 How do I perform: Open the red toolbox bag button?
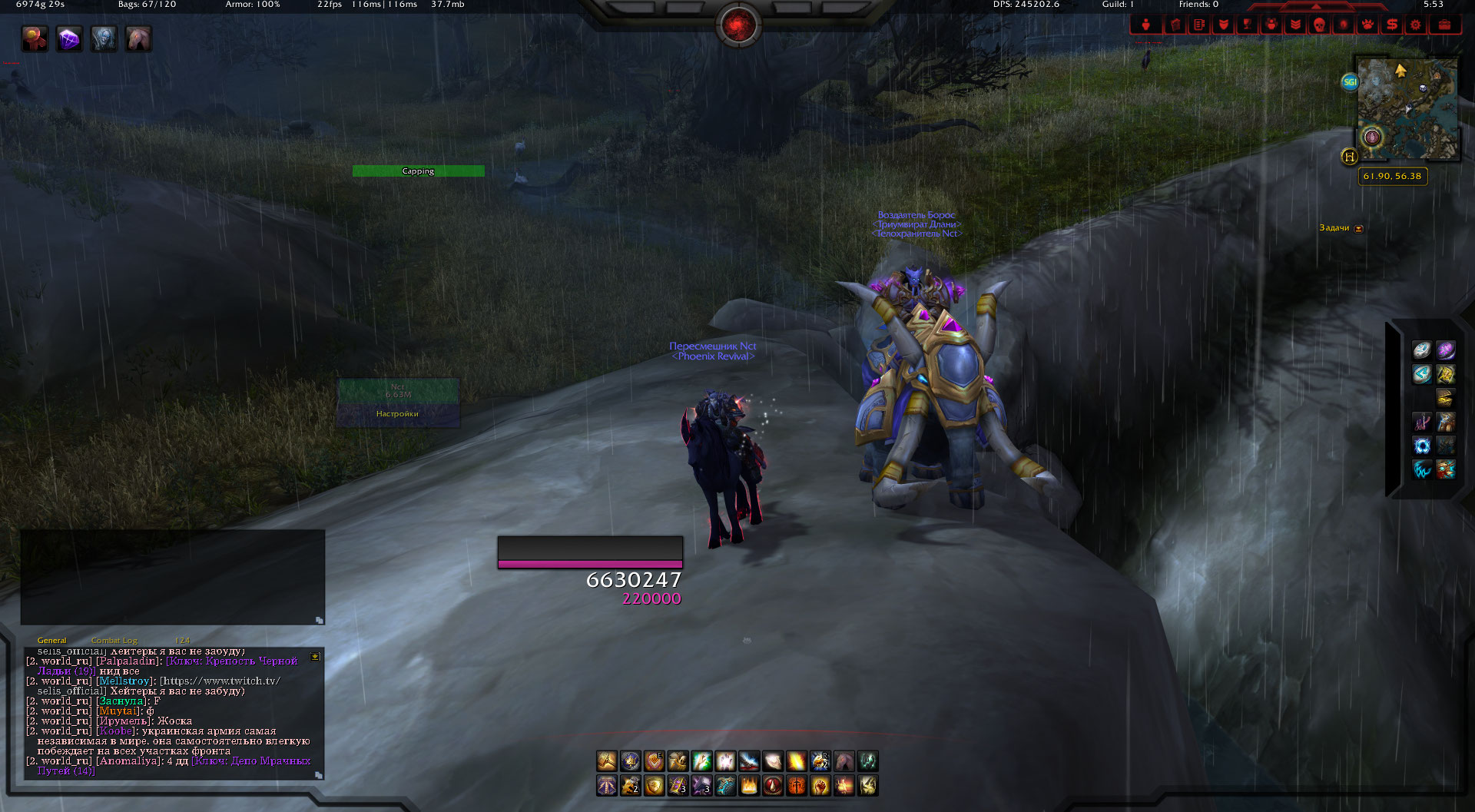tap(1444, 25)
